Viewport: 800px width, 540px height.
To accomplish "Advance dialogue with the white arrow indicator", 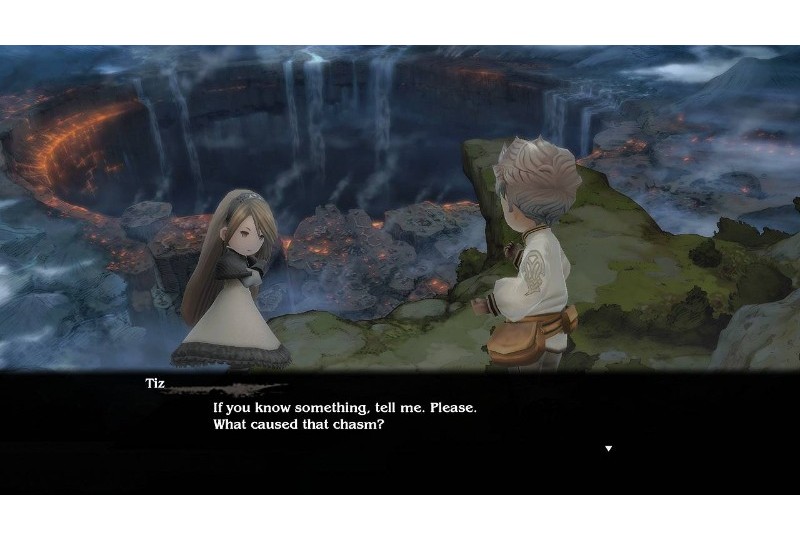I will (x=608, y=448).
